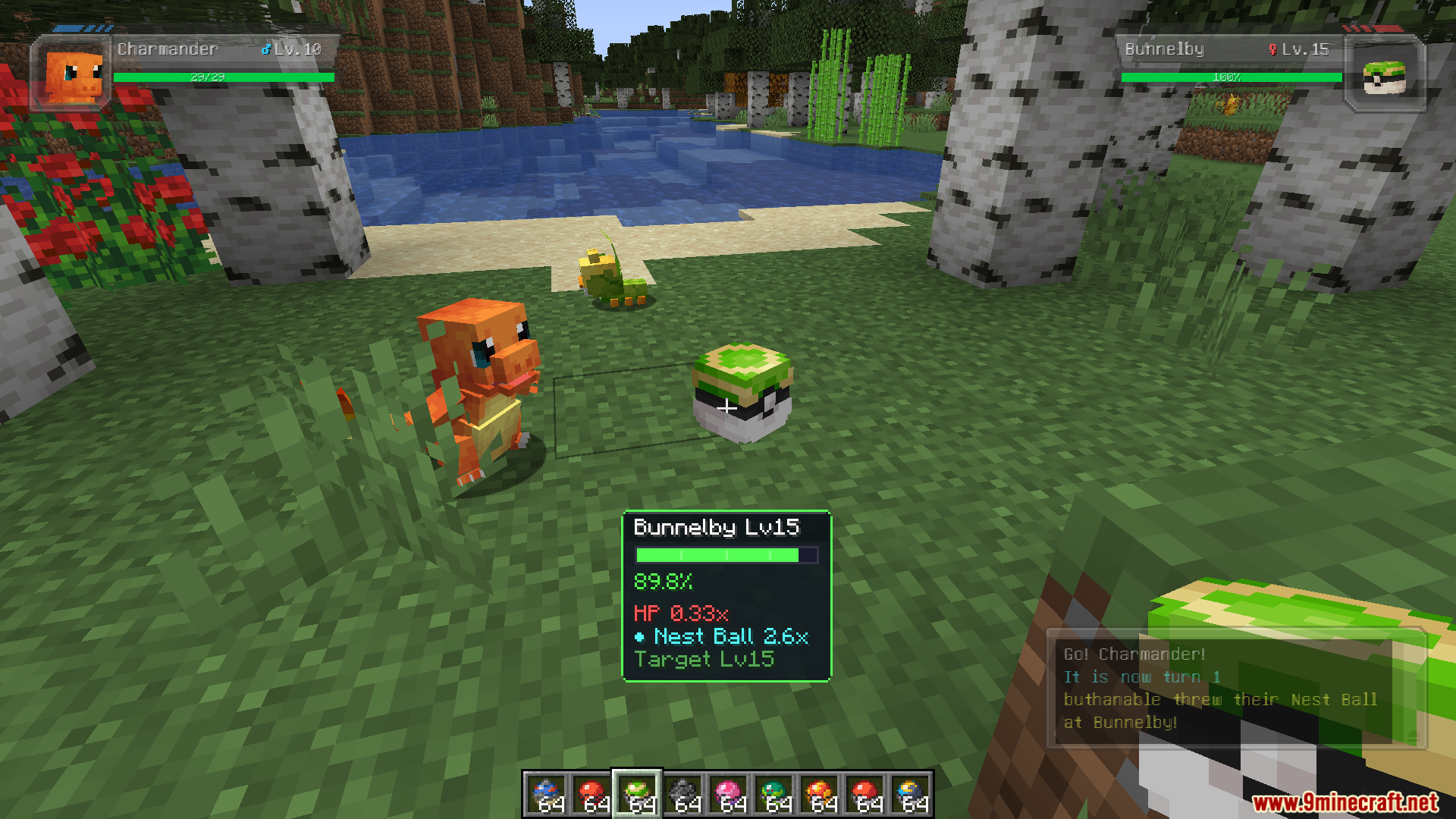Select the blue and grey ball in first slot

[x=546, y=795]
